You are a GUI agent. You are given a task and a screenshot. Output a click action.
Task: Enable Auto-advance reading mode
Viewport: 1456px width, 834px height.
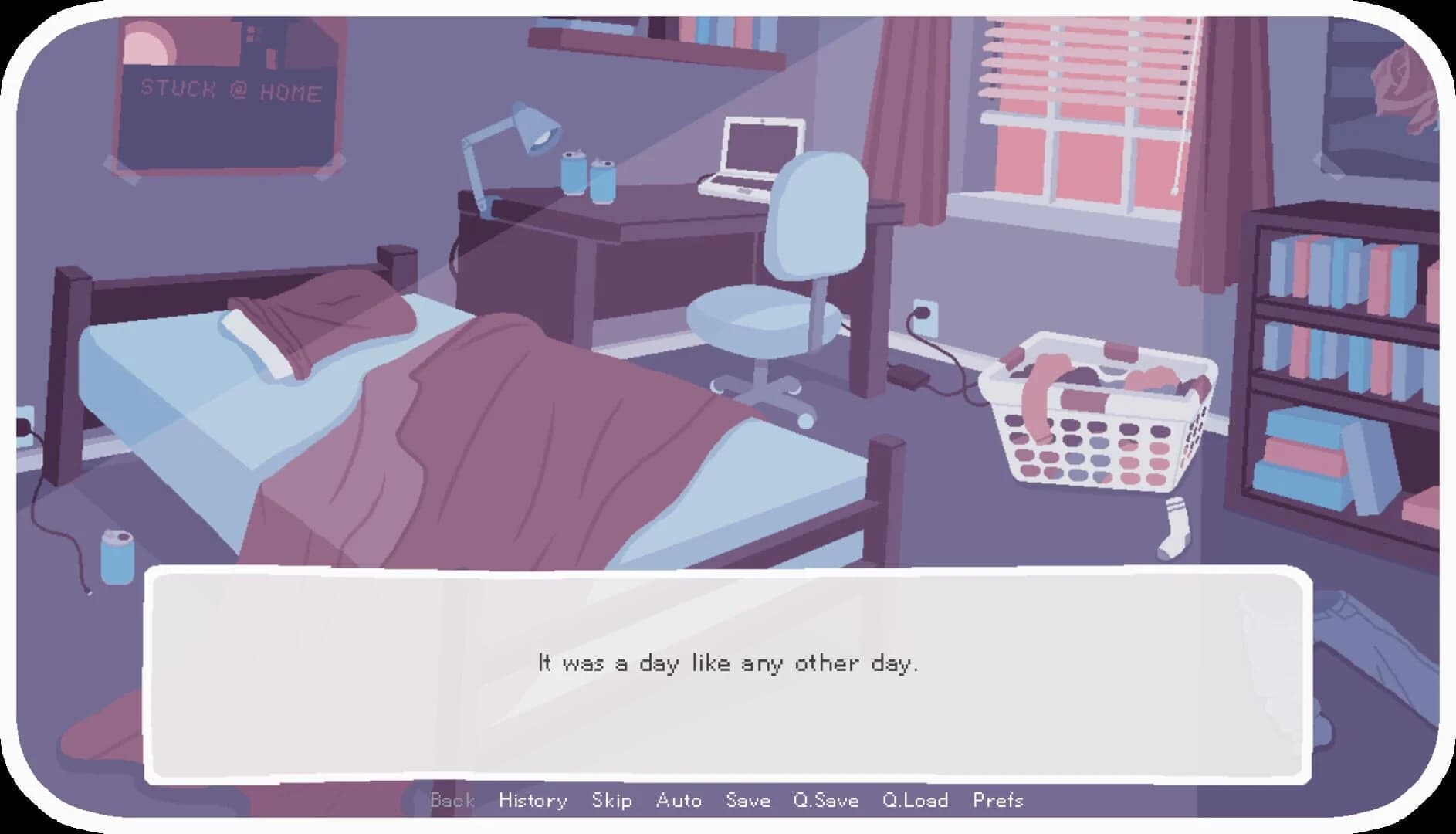click(680, 801)
